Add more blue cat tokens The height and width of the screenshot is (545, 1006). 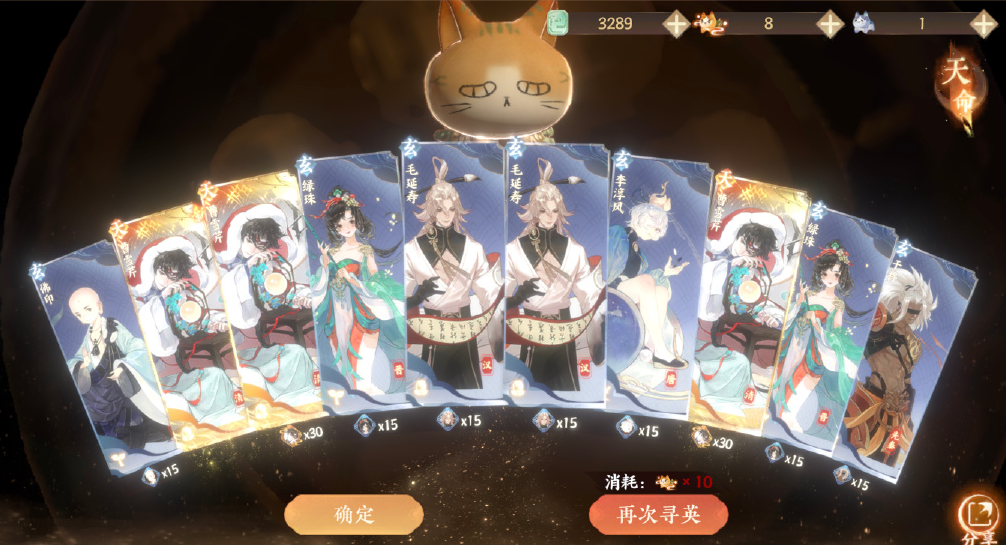(x=983, y=23)
